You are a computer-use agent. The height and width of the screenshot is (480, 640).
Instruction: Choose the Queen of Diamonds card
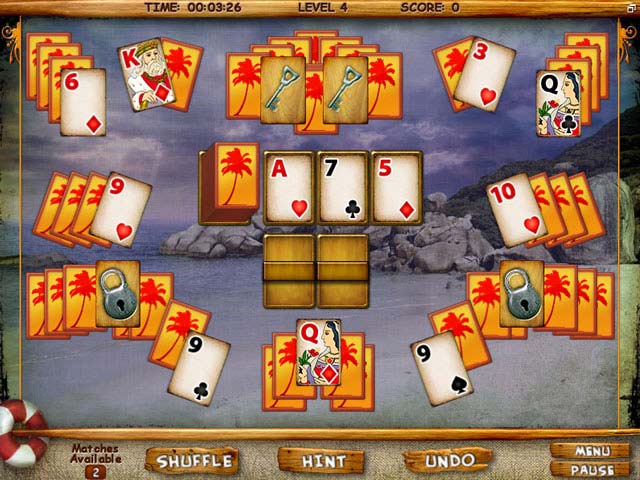point(319,352)
